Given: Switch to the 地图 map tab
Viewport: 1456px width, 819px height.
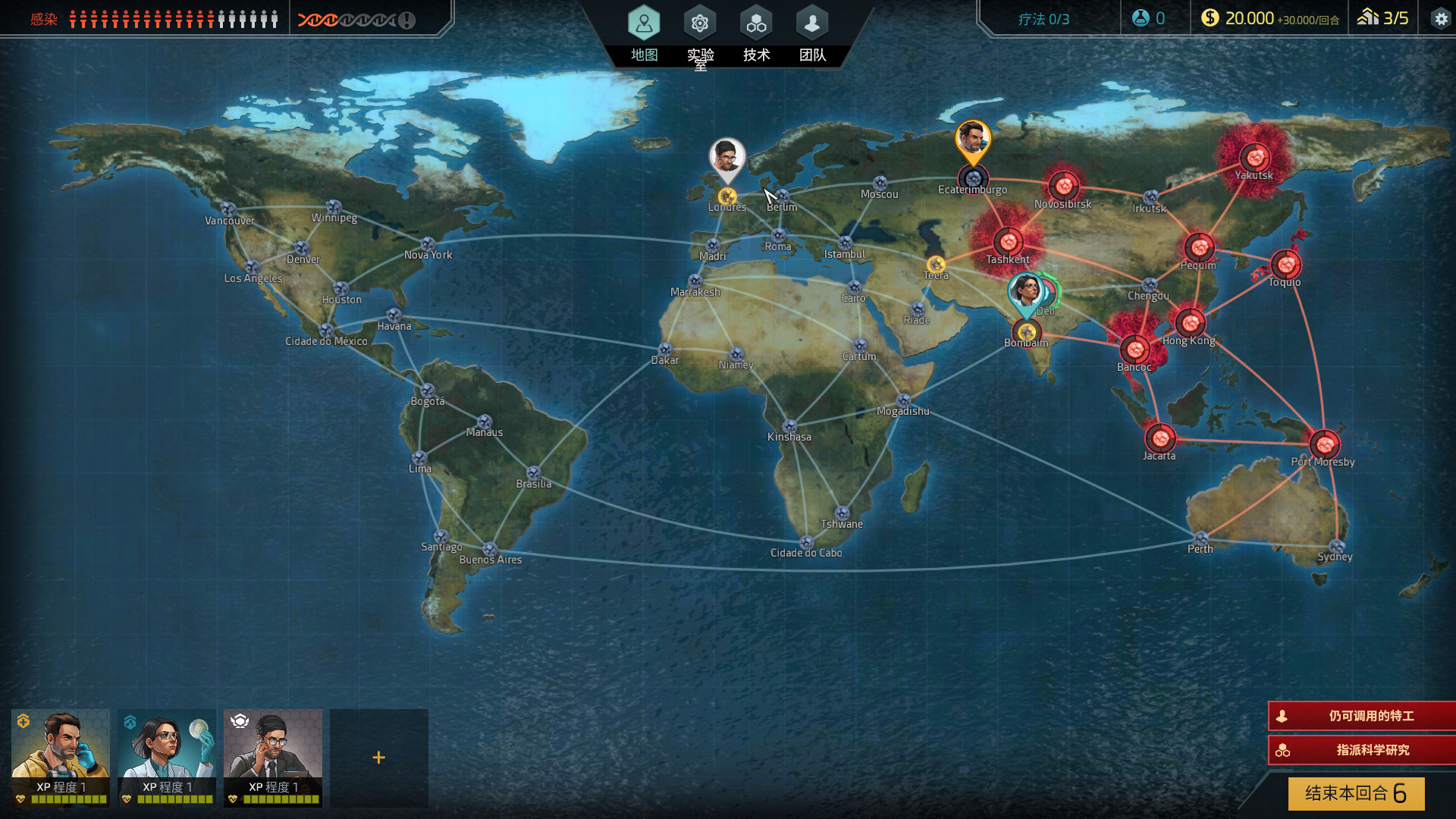Looking at the screenshot, I should coord(644,33).
